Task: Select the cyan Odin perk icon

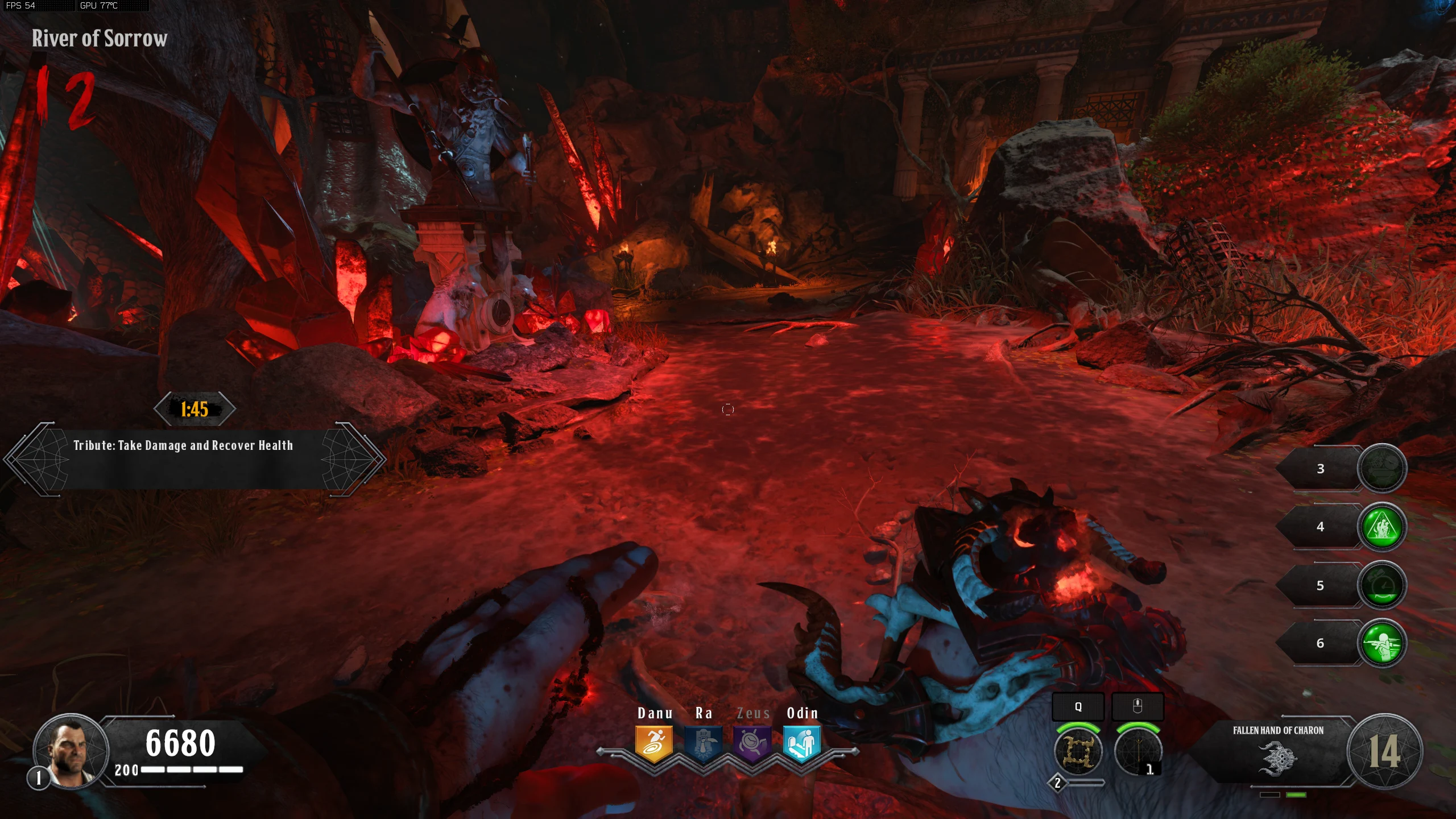Action: 801,743
